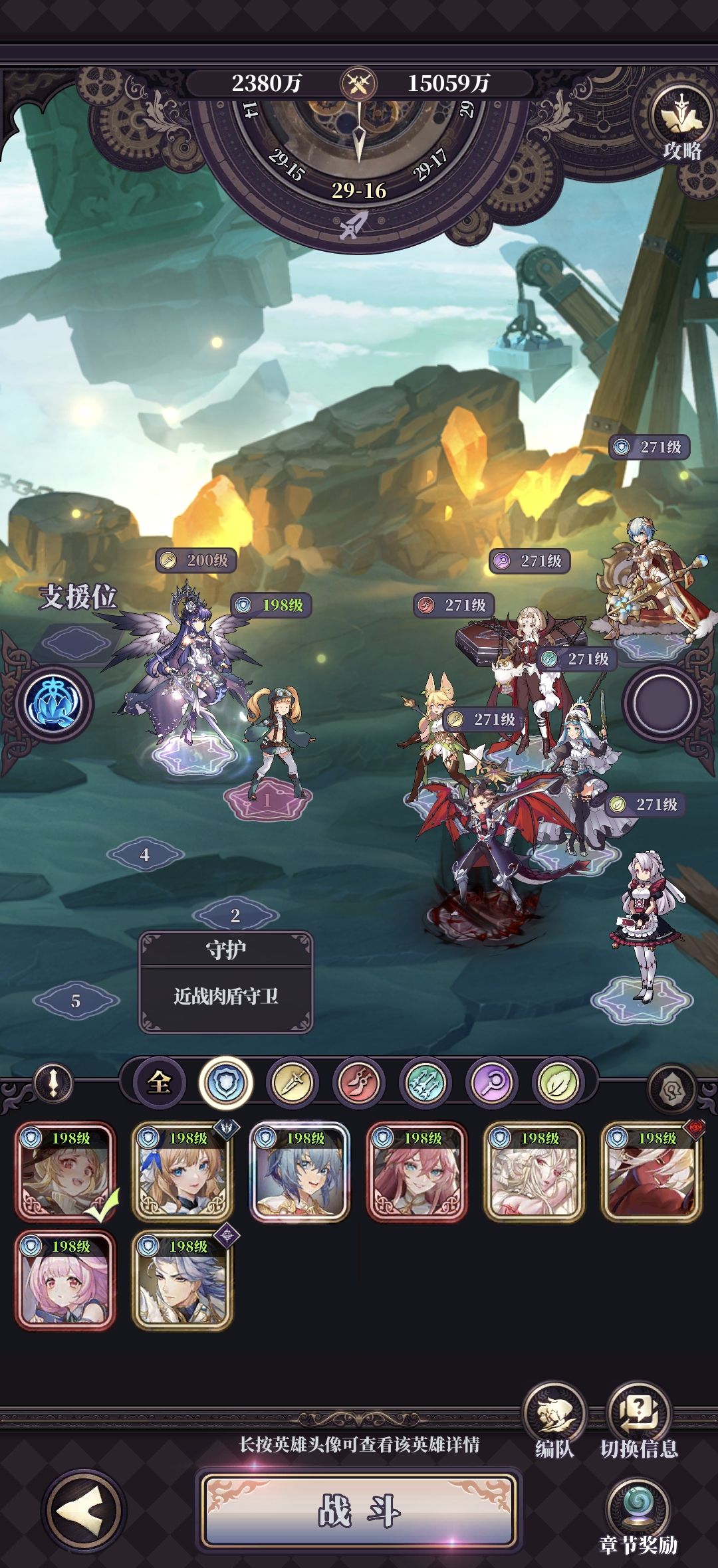Filter heroes by yellow sword class
Viewport: 718px width, 1568px height.
[293, 1082]
